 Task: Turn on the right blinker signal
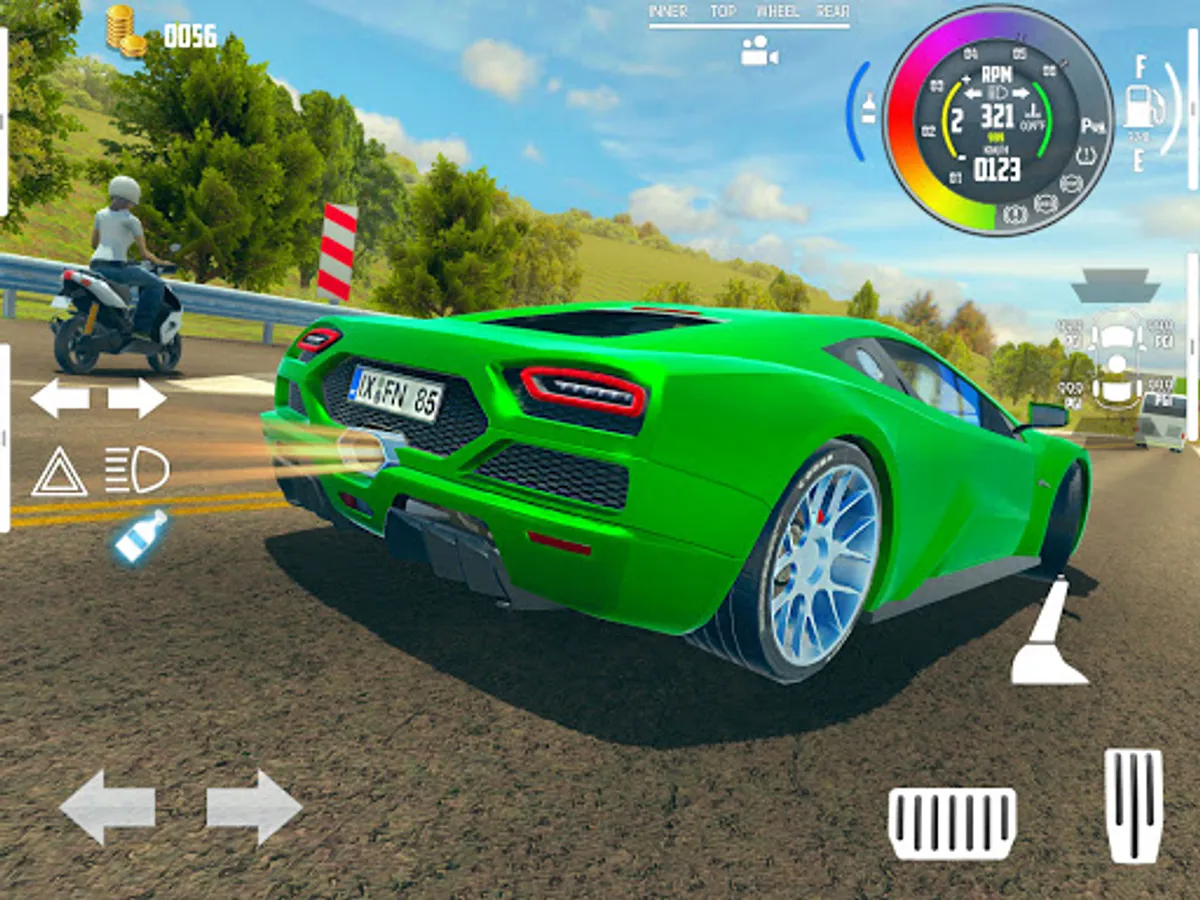pyautogui.click(x=137, y=398)
